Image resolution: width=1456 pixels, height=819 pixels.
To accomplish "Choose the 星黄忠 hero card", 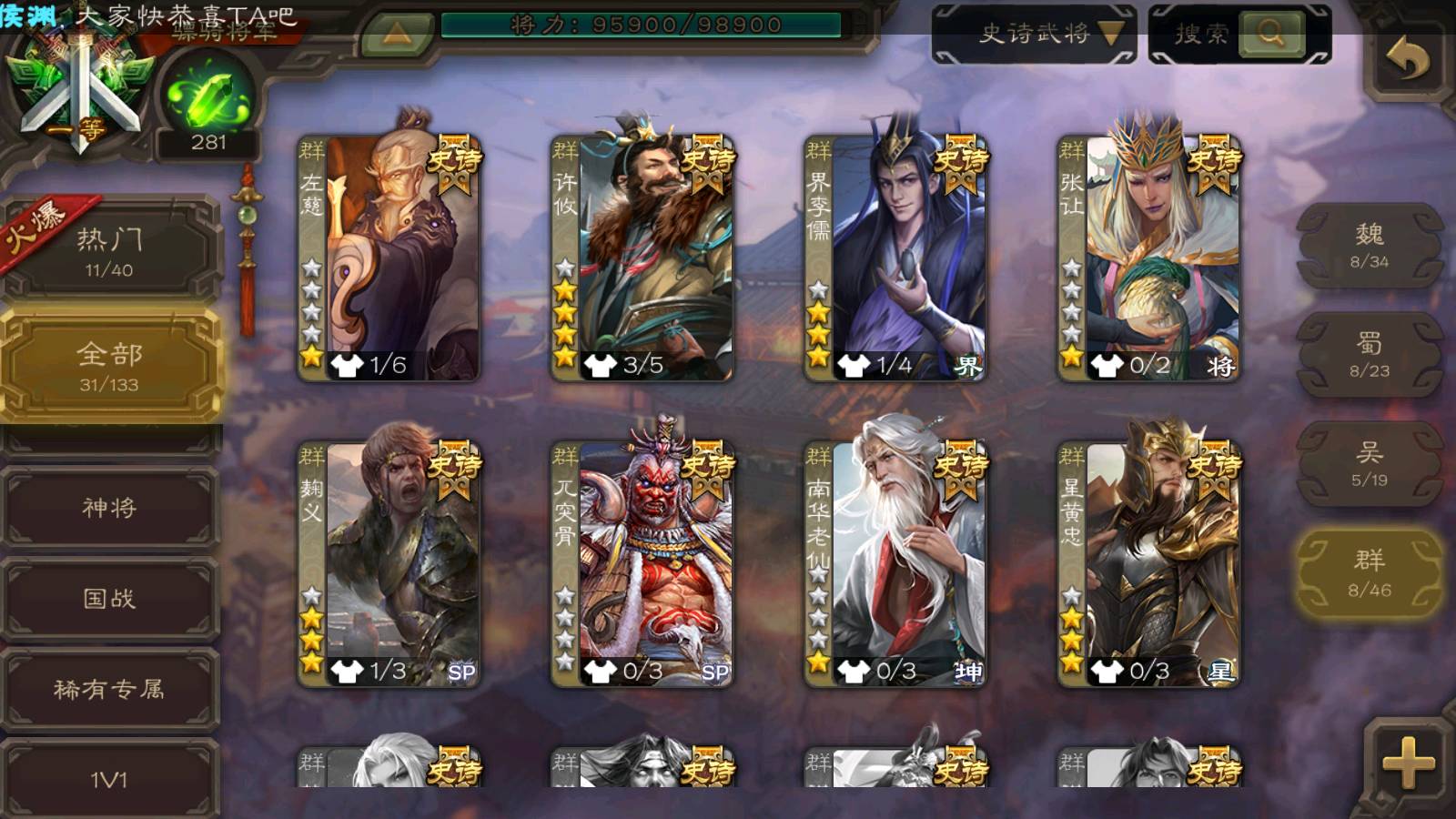I will (x=1149, y=564).
